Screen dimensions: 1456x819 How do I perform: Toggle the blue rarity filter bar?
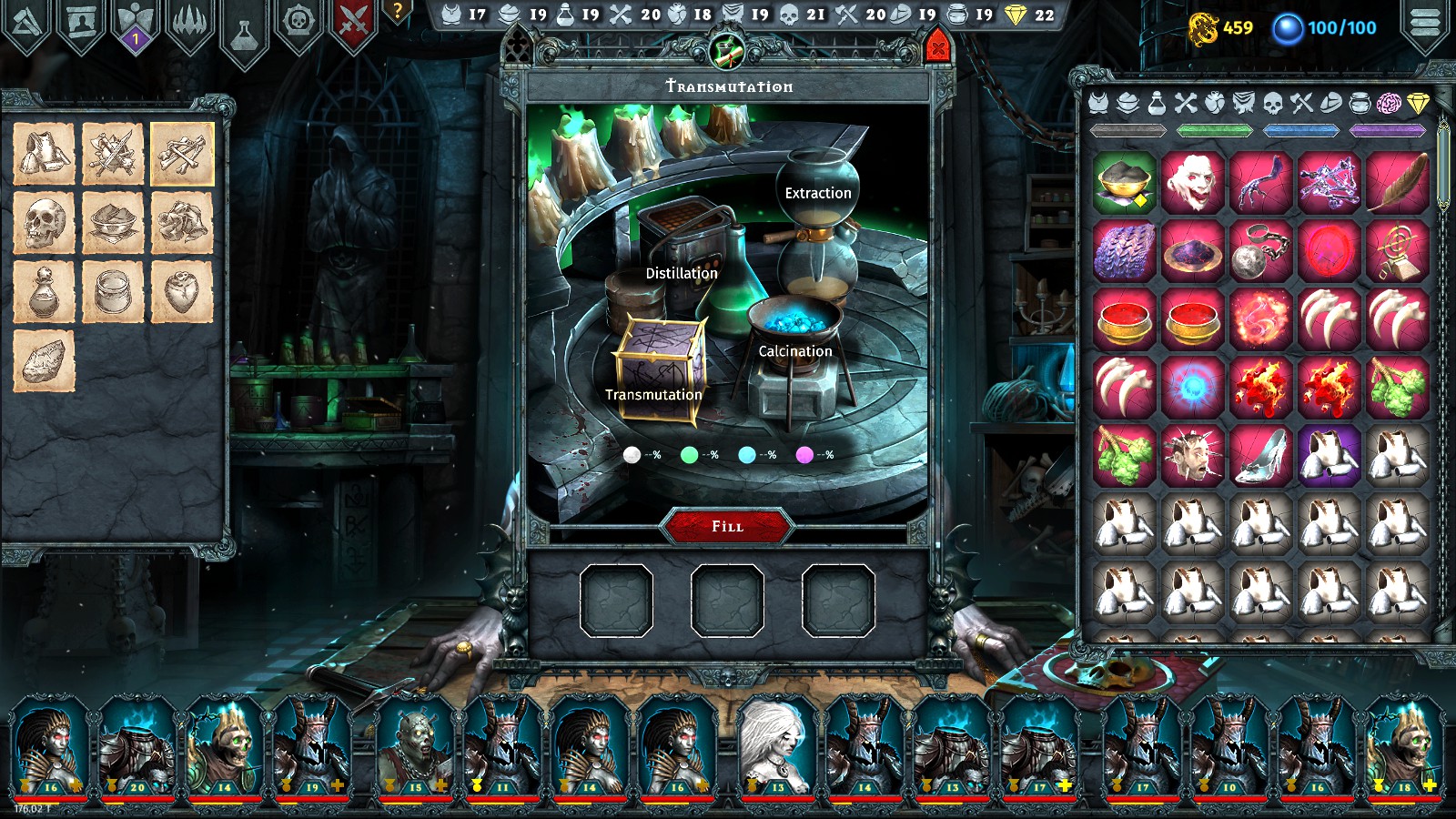(x=1301, y=130)
